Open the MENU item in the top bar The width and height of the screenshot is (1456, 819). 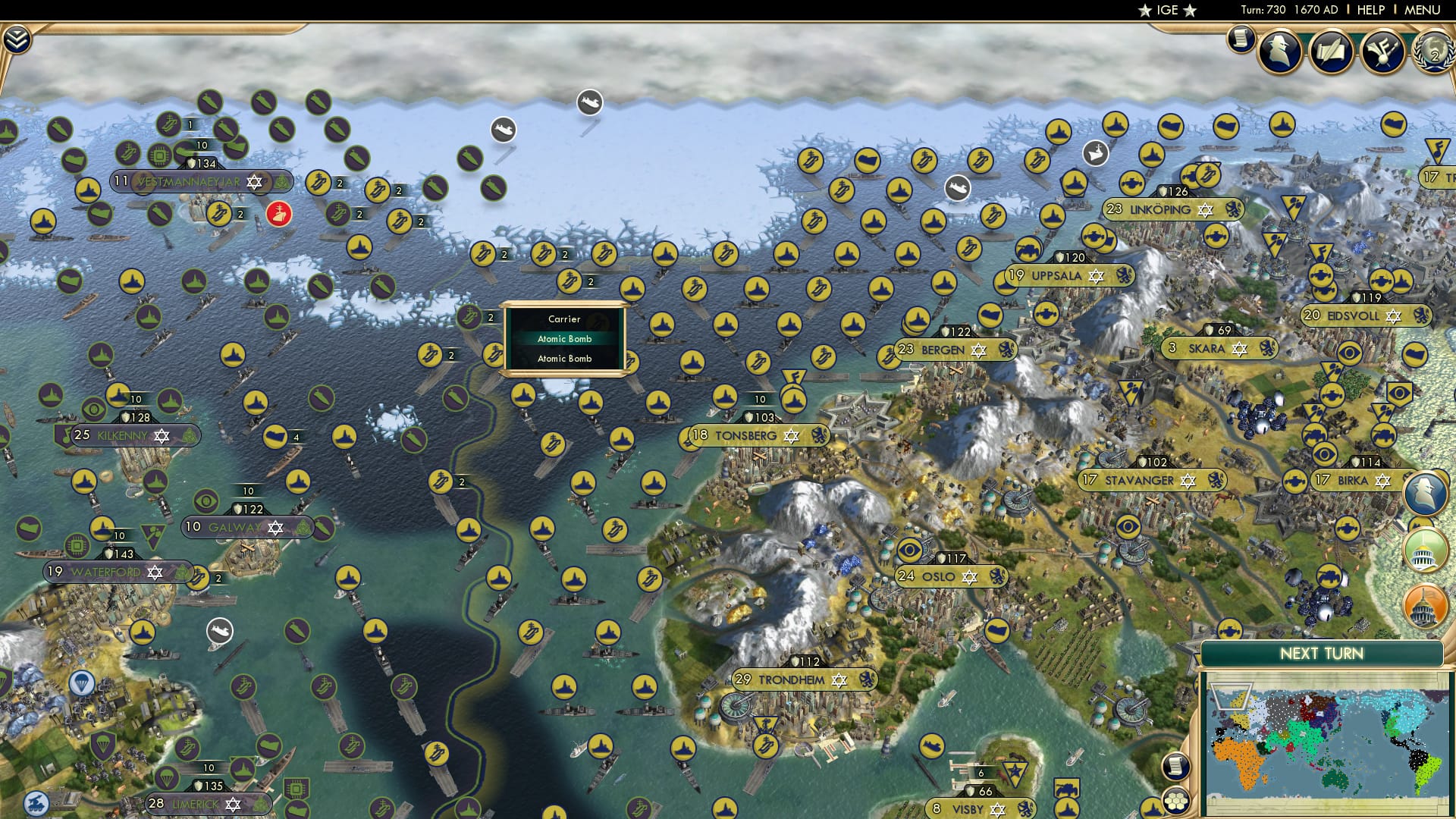pos(1423,10)
